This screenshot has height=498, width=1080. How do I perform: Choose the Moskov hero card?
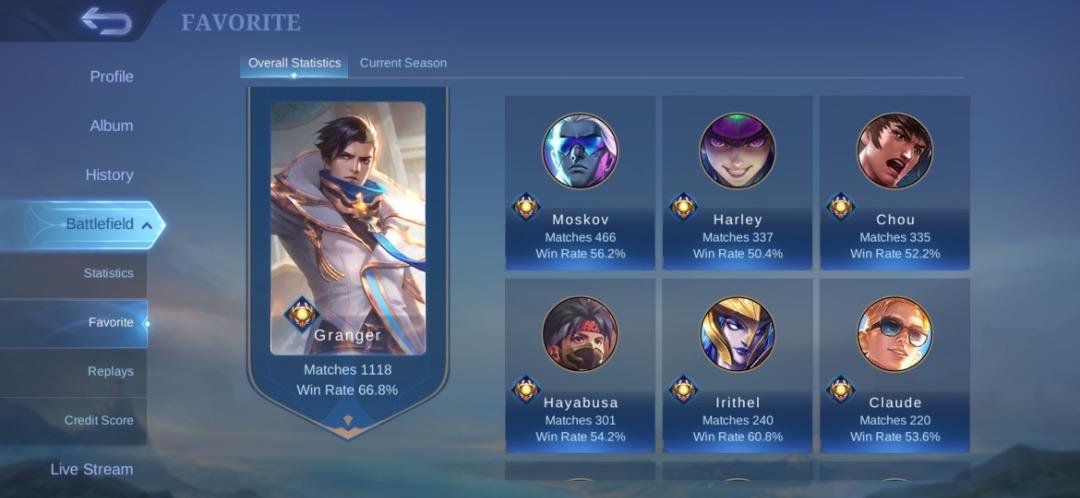(x=580, y=182)
